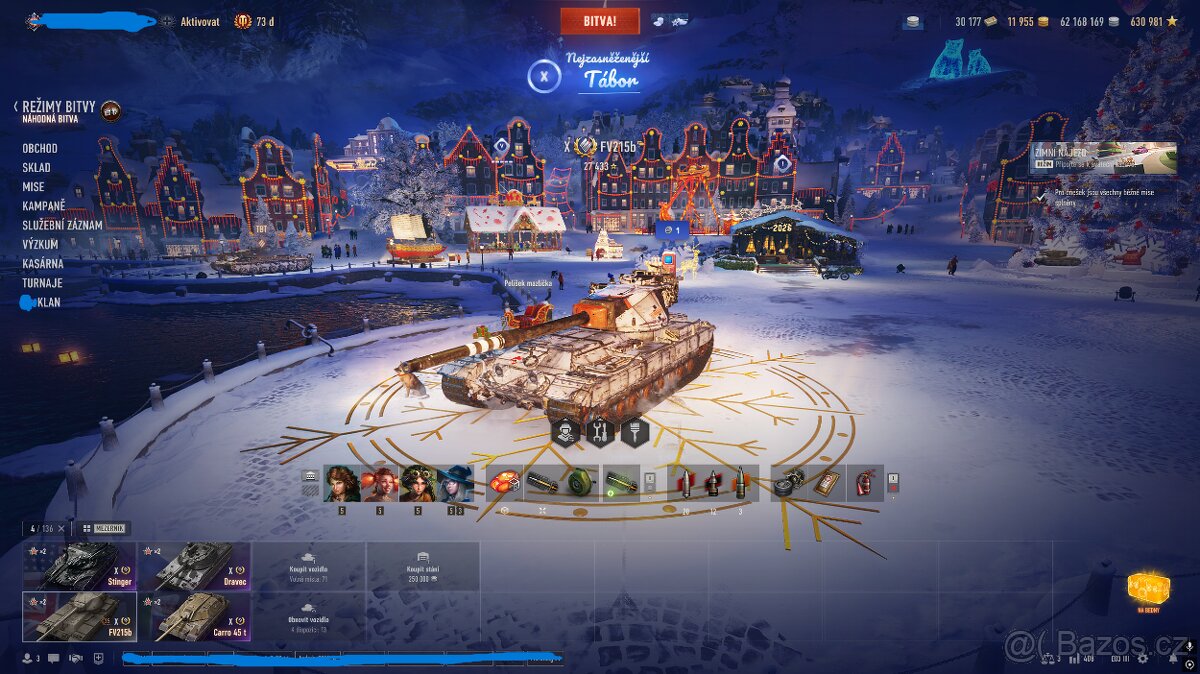Open the settings gear icon
Image resolution: width=1200 pixels, height=674 pixels.
pos(1143,658)
